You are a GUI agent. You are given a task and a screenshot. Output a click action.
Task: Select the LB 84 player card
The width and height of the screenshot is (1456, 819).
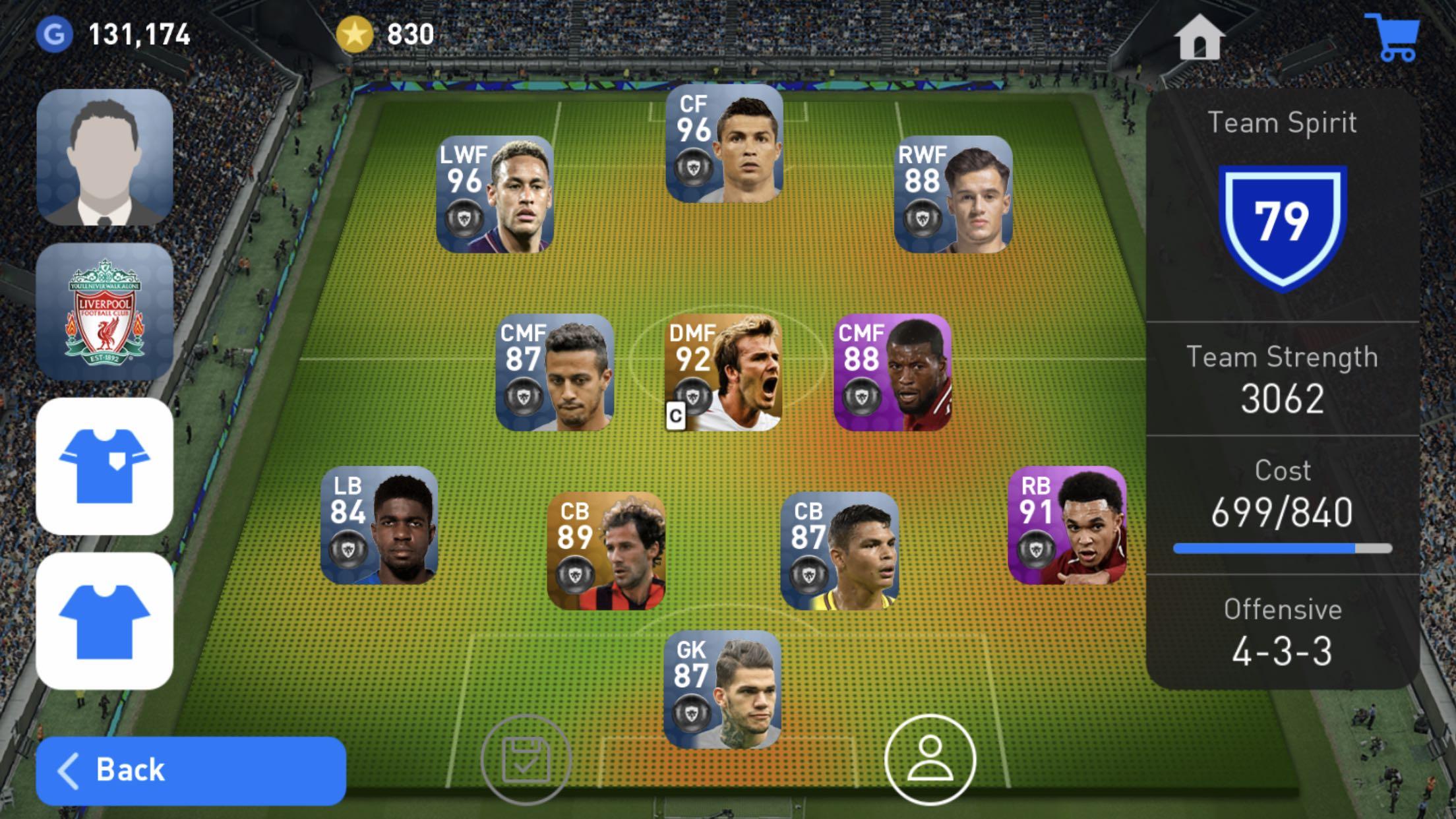coord(379,525)
